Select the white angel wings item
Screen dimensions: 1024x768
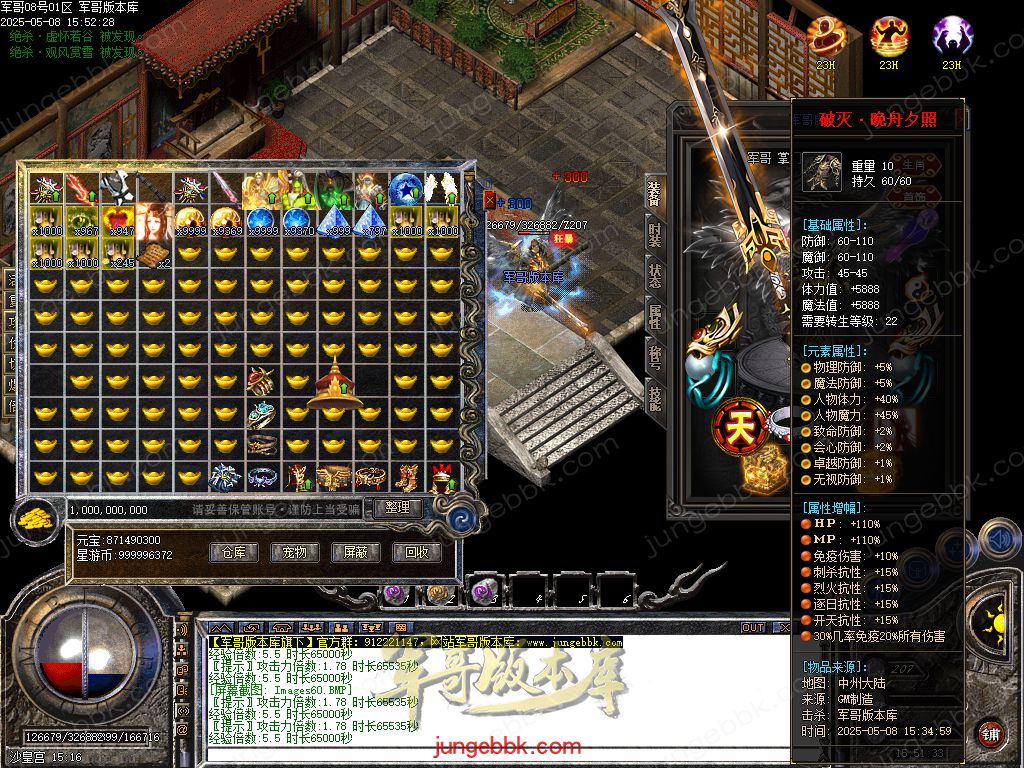440,187
